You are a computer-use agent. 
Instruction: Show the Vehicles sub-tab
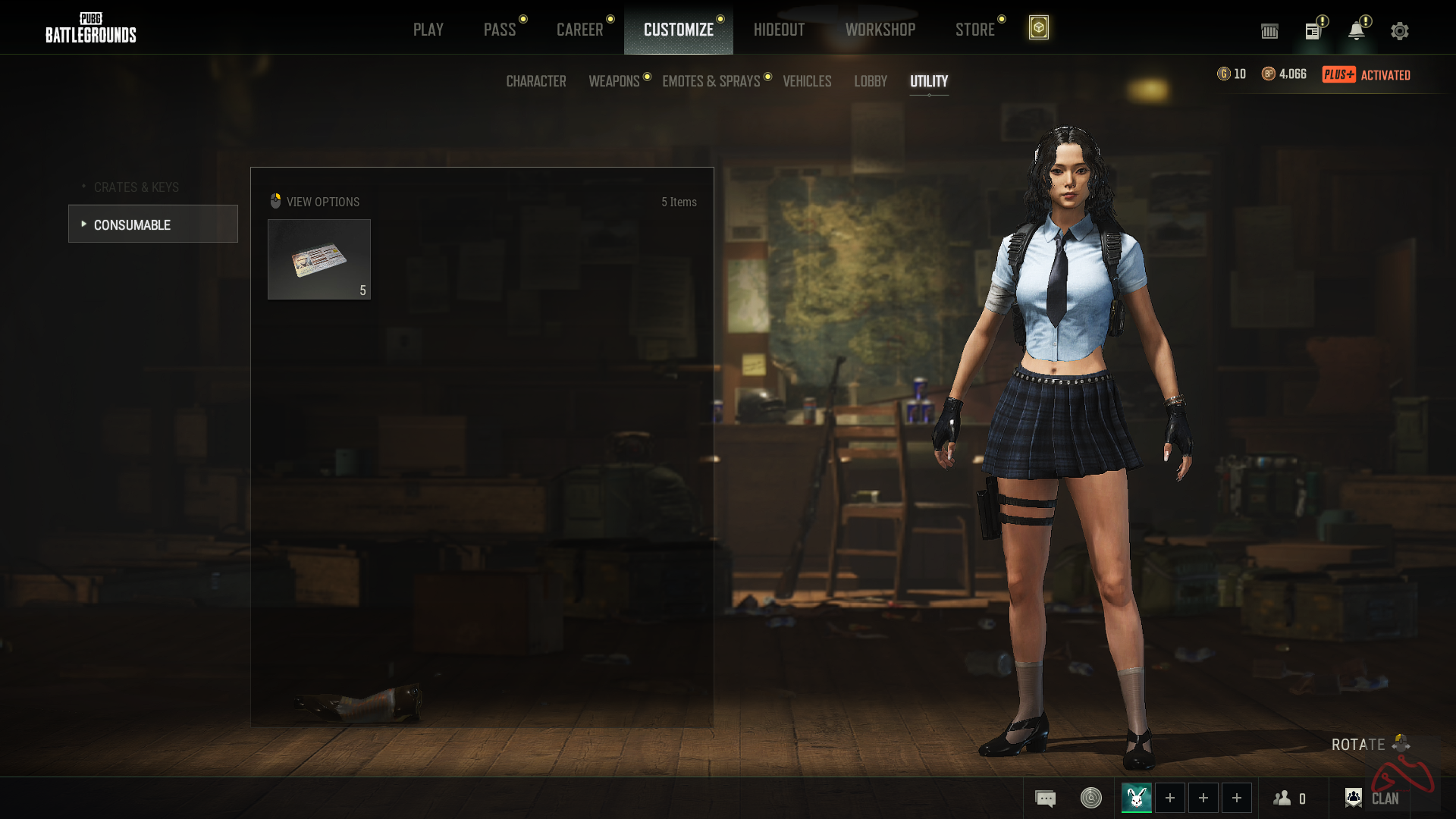pos(807,81)
